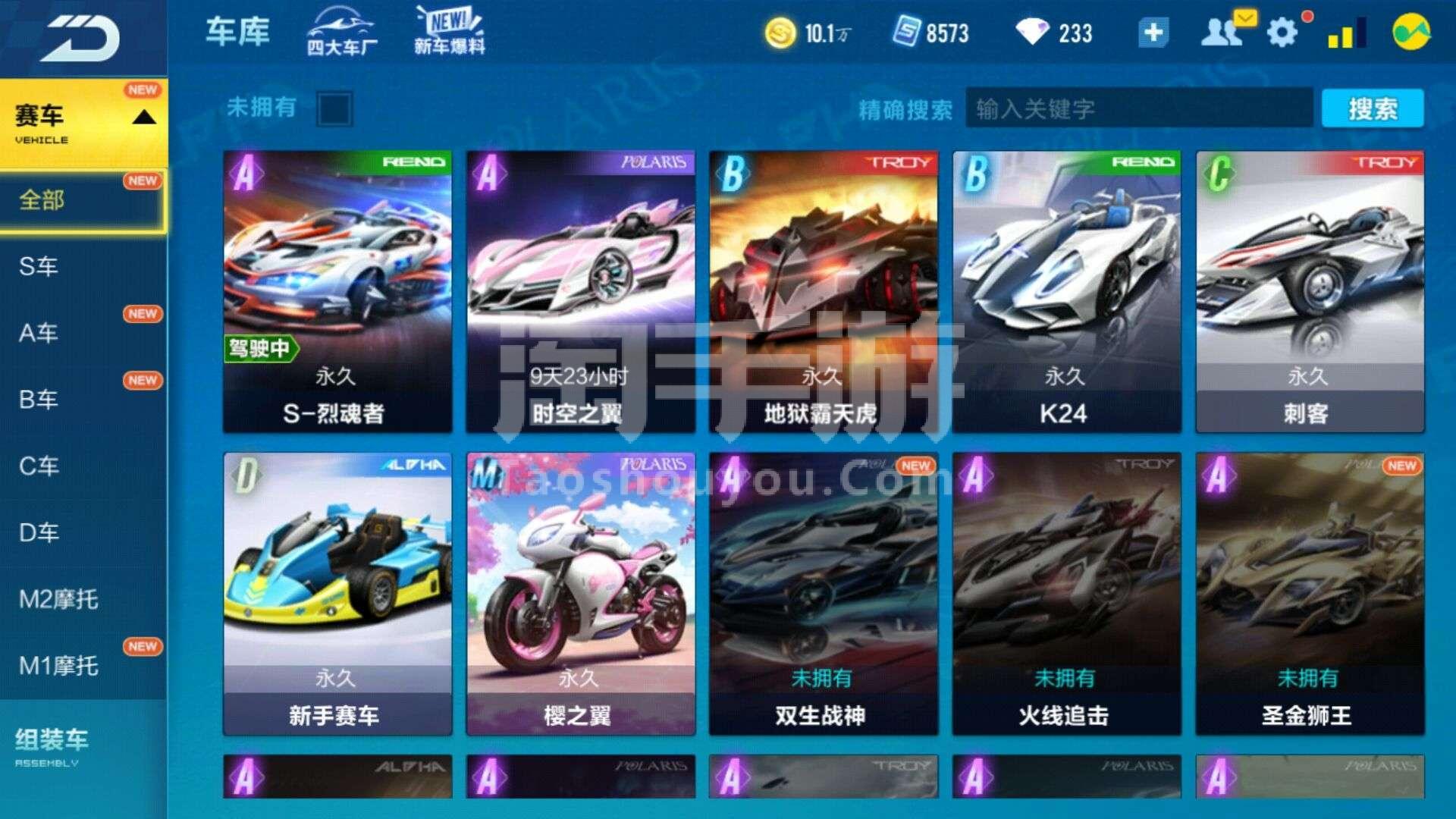Open the 四大车厂 manufacturers page

[x=341, y=32]
